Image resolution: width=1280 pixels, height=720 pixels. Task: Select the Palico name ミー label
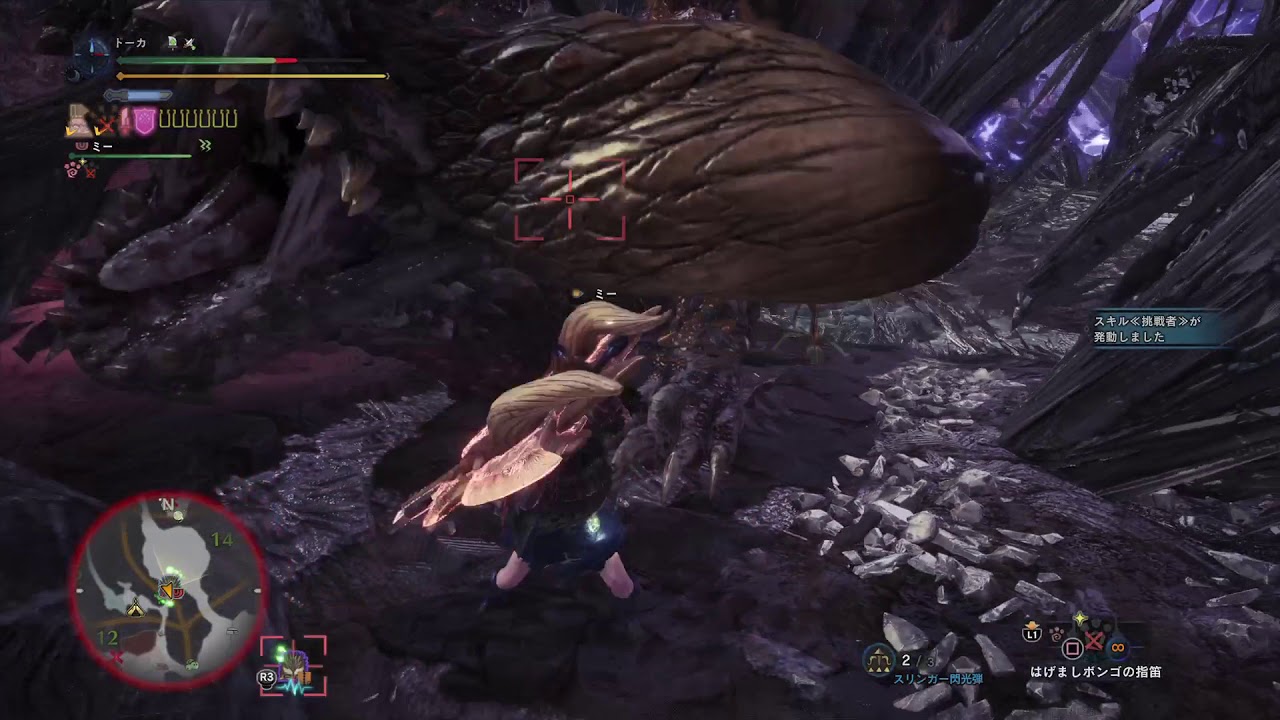tap(104, 146)
